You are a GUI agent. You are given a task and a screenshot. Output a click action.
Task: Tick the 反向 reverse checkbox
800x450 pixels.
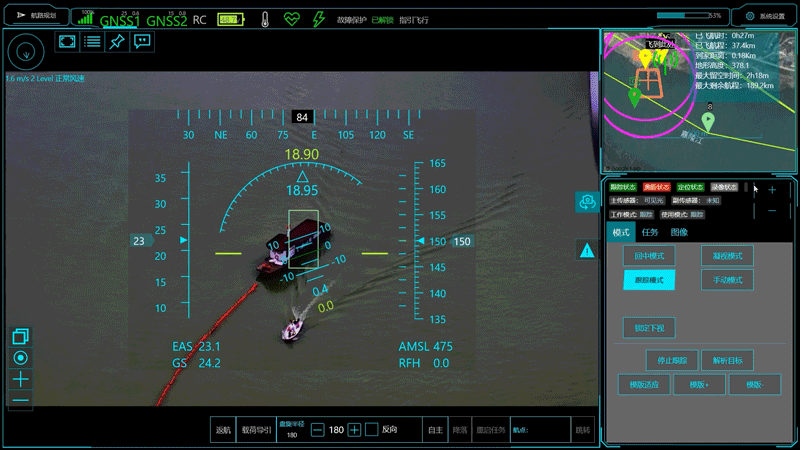(371, 429)
